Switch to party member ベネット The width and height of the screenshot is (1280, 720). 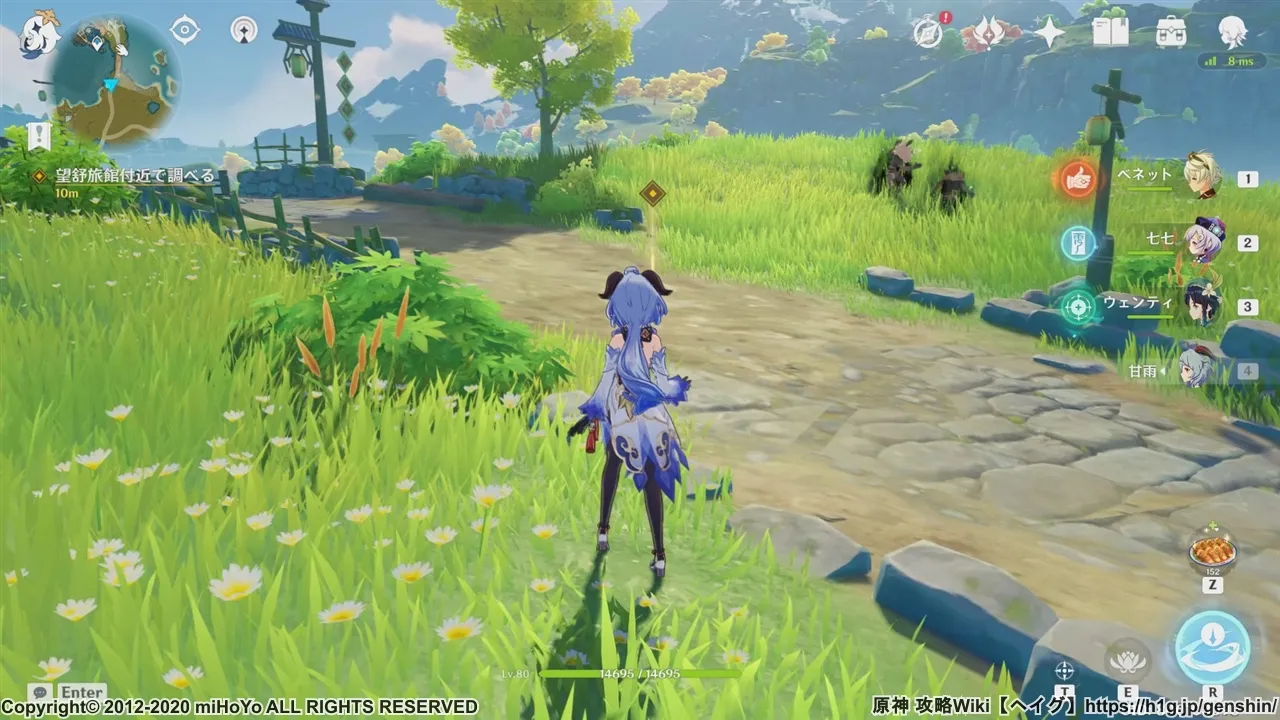[x=1200, y=177]
